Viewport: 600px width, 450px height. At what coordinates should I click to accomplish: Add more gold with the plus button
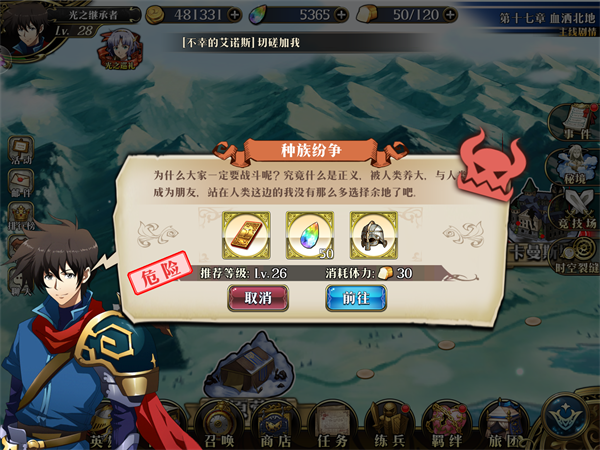pos(235,16)
